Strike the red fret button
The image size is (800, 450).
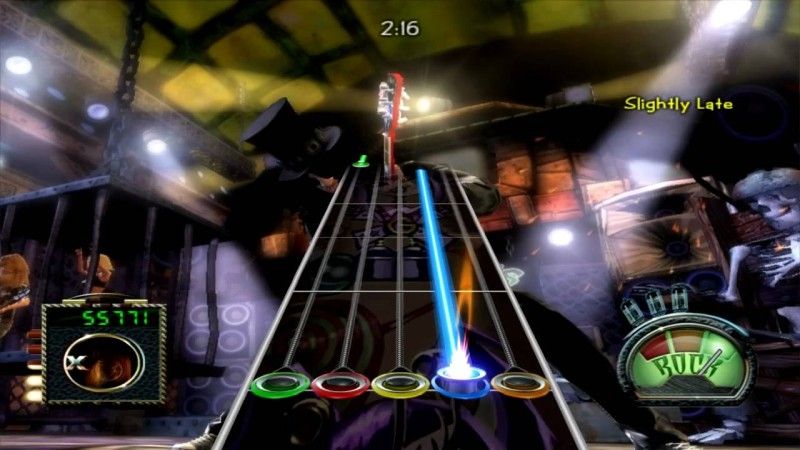coord(340,383)
